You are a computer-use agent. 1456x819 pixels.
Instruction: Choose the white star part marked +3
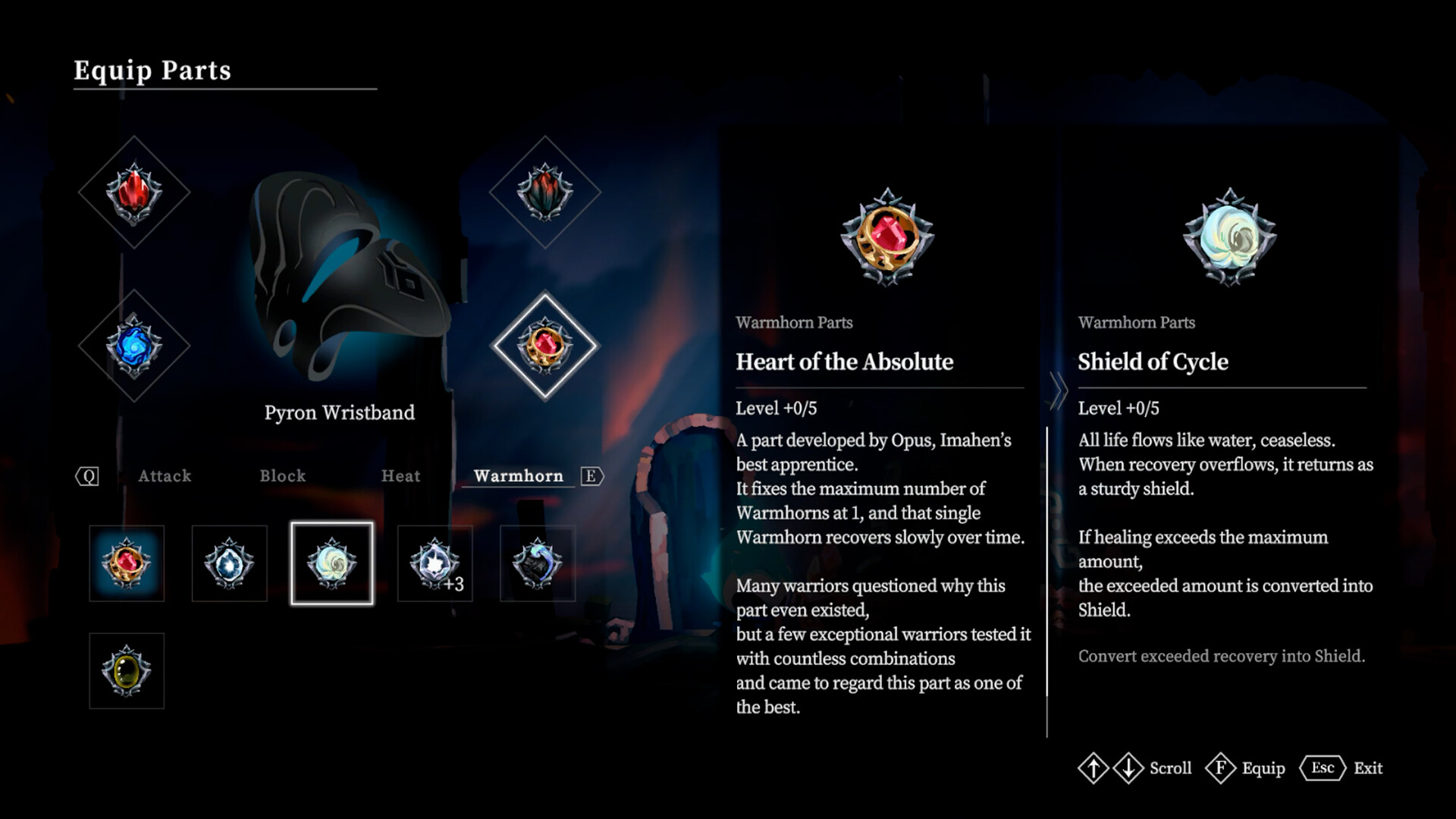pos(435,563)
